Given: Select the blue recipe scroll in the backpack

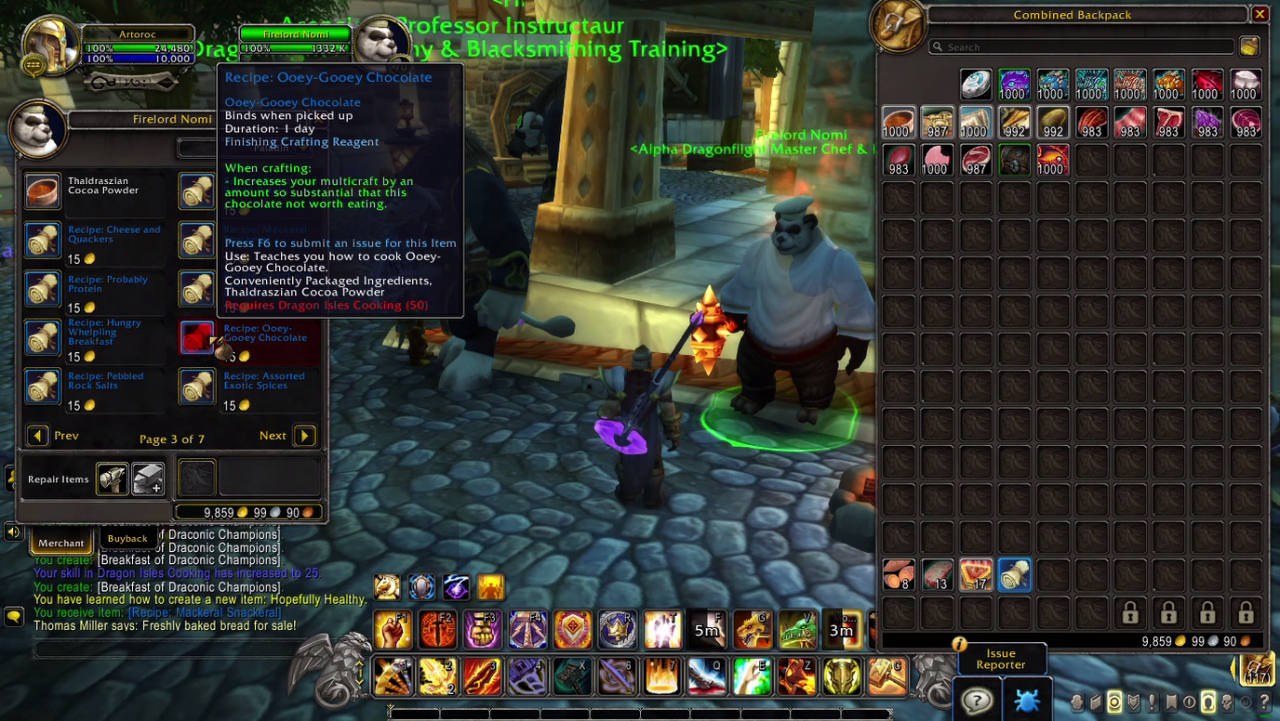Looking at the screenshot, I should pos(1014,575).
